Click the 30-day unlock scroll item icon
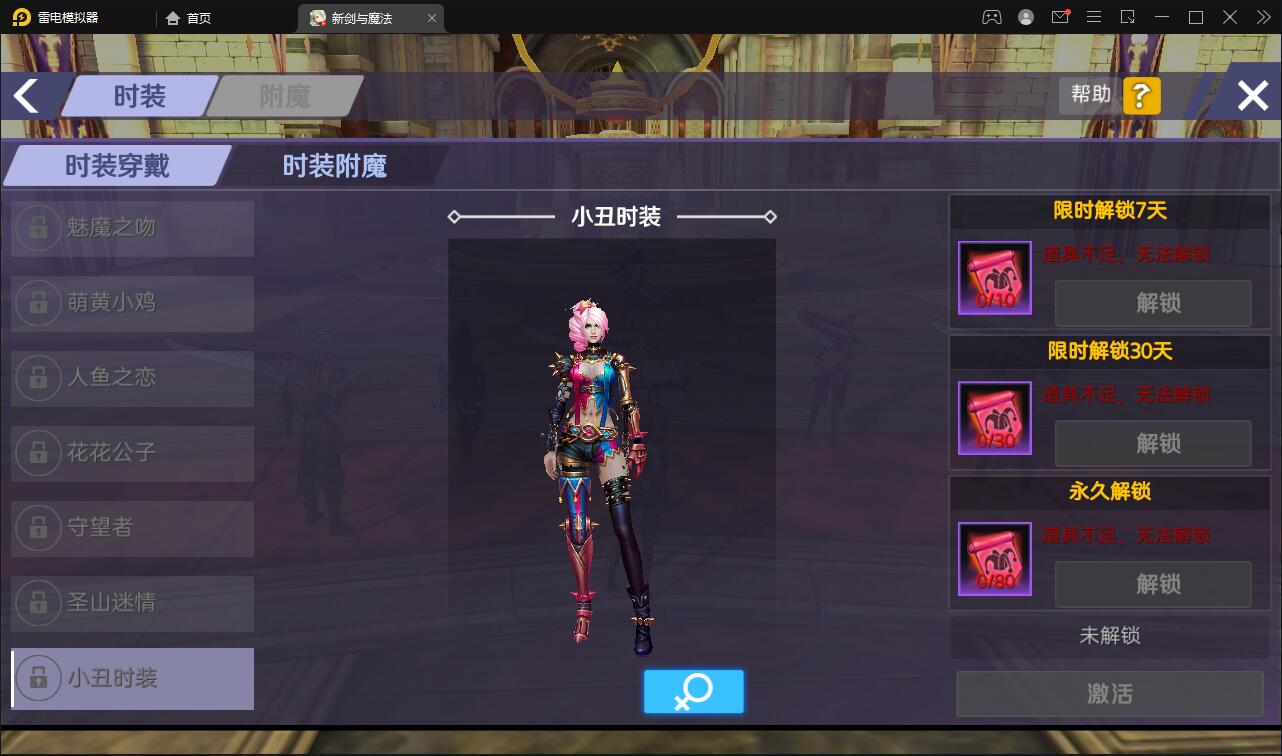 click(994, 419)
